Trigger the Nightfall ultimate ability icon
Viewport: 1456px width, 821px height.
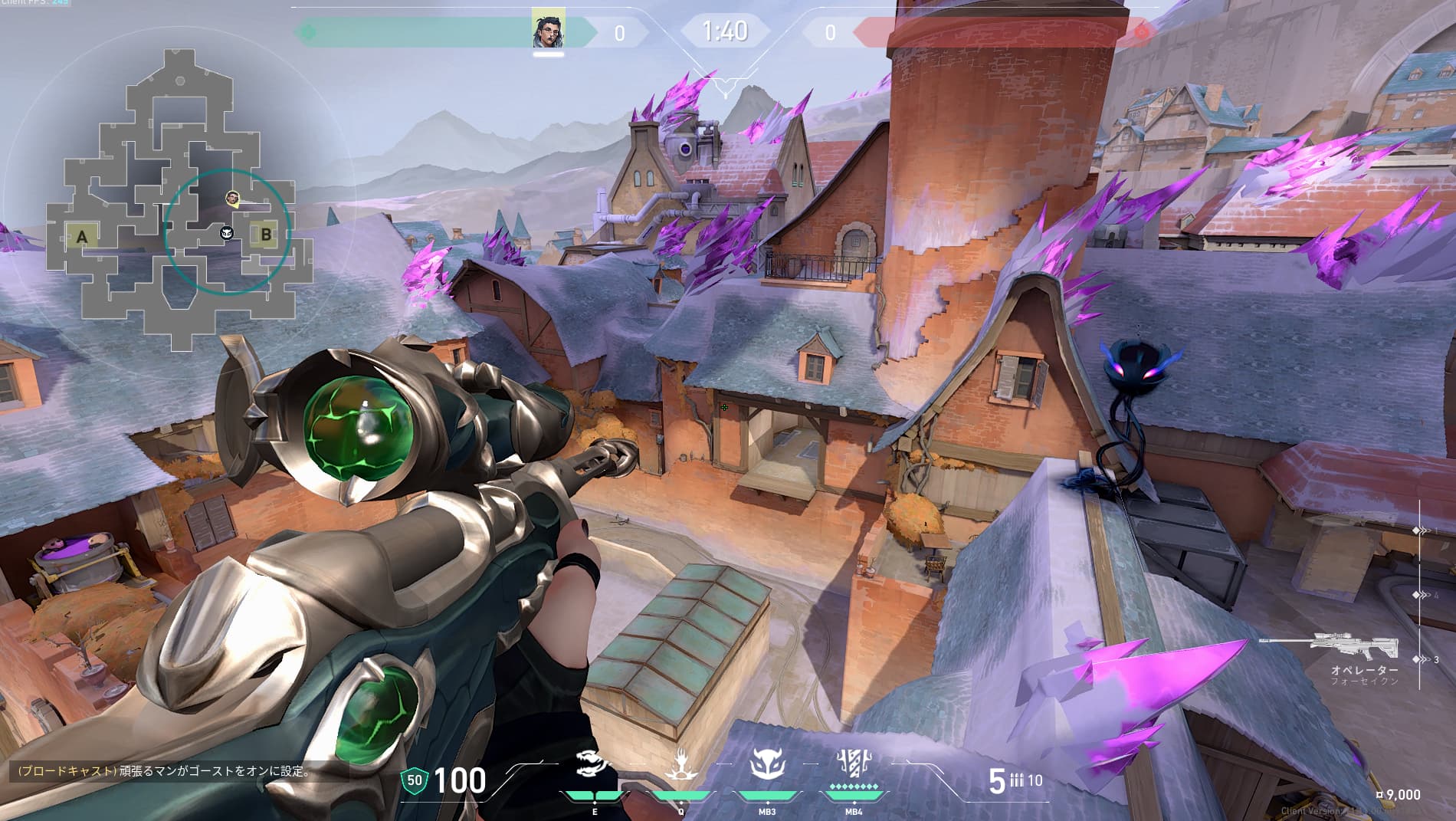(x=853, y=764)
